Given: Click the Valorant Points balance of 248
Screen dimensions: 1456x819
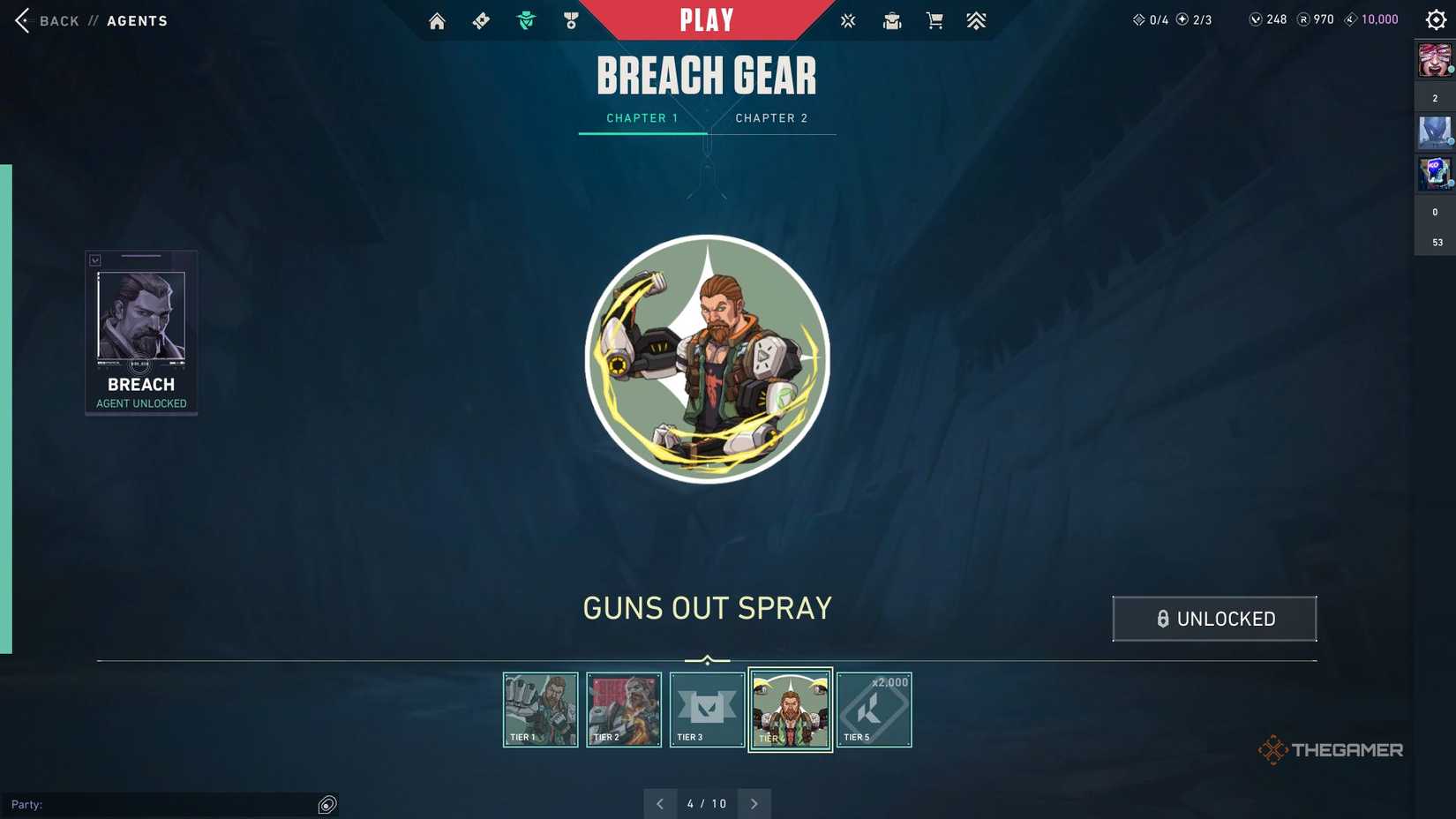Looking at the screenshot, I should pyautogui.click(x=1268, y=19).
